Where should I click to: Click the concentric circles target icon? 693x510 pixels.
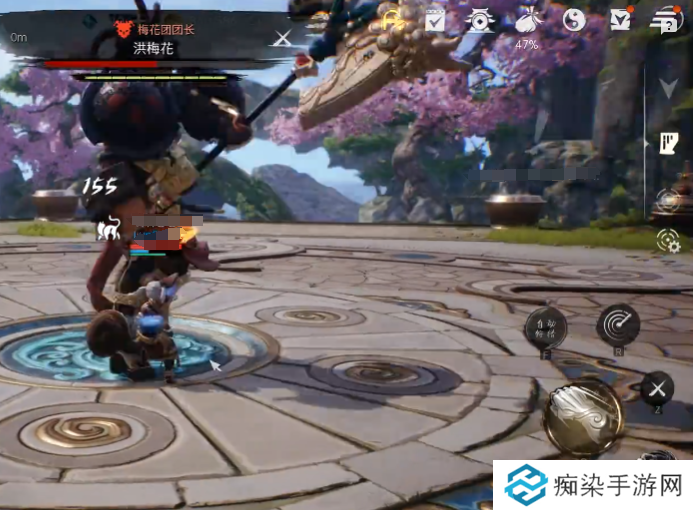[x=667, y=199]
